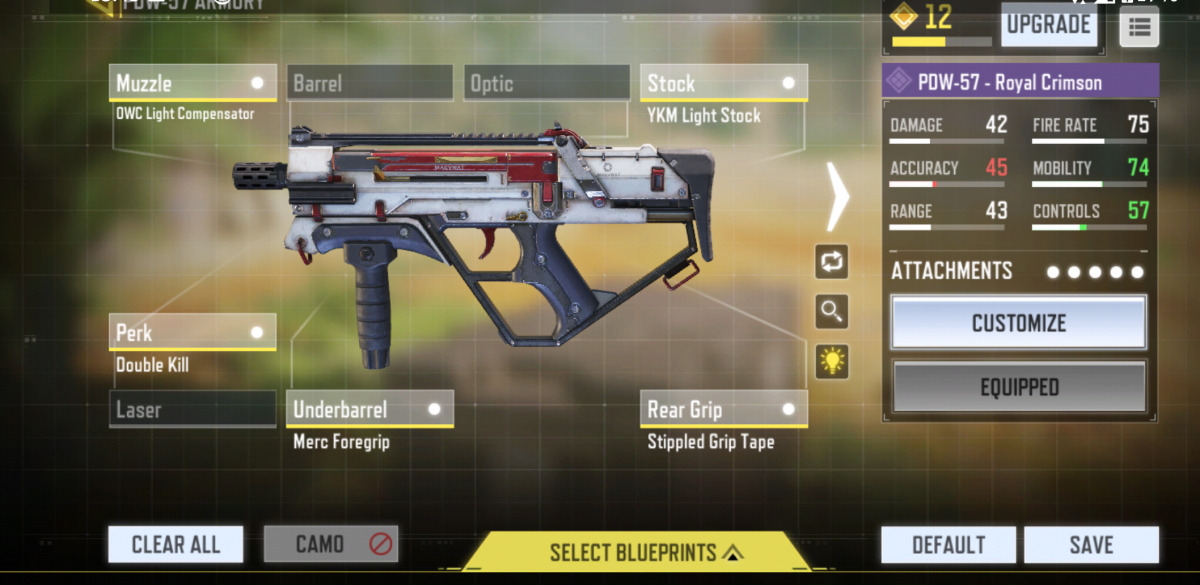The height and width of the screenshot is (585, 1200).
Task: Choose the Optic attachment slot
Action: click(546, 83)
